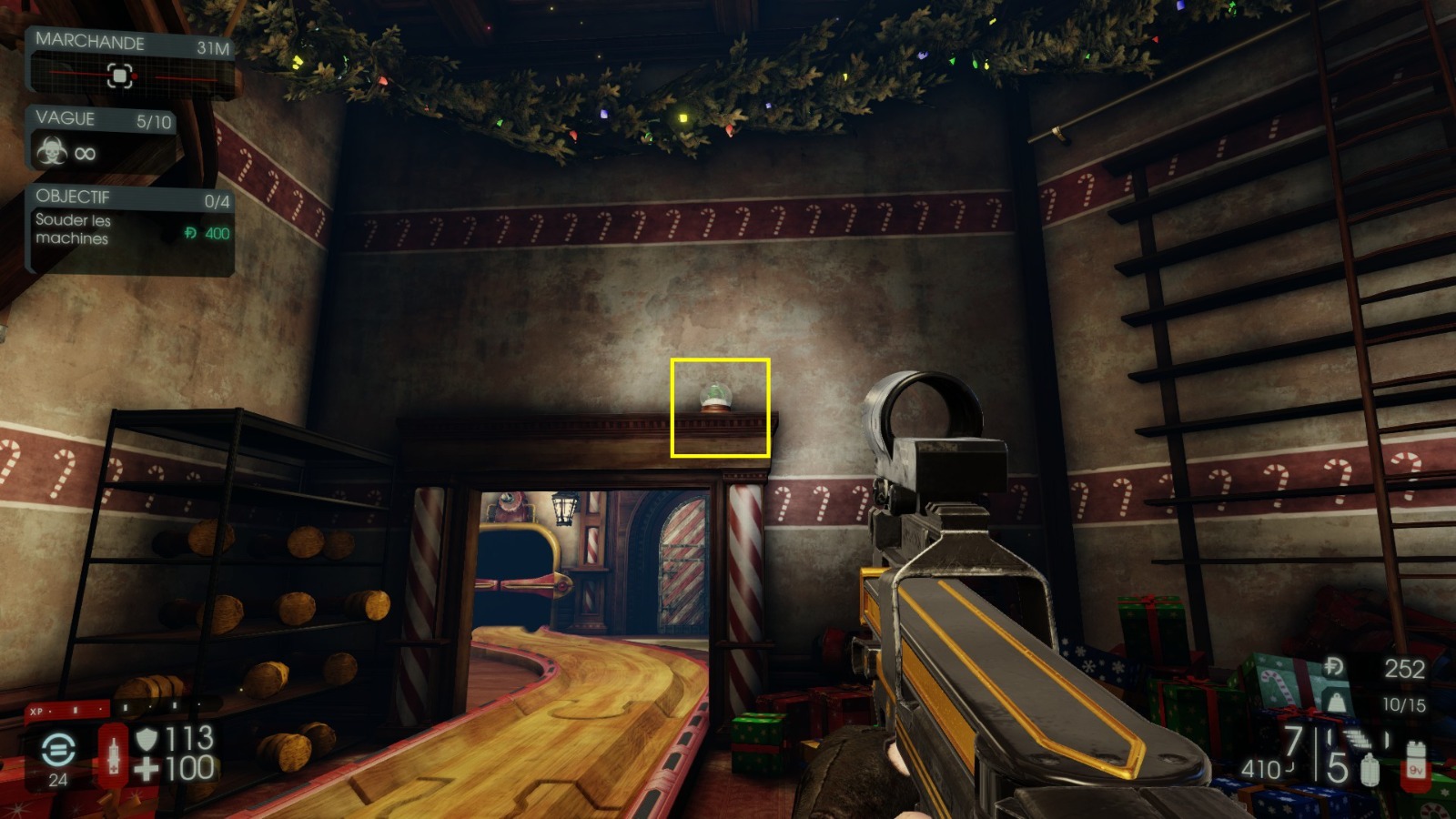The height and width of the screenshot is (819, 1456).
Task: Select the MARCHANDE 31M header label
Action: point(89,42)
